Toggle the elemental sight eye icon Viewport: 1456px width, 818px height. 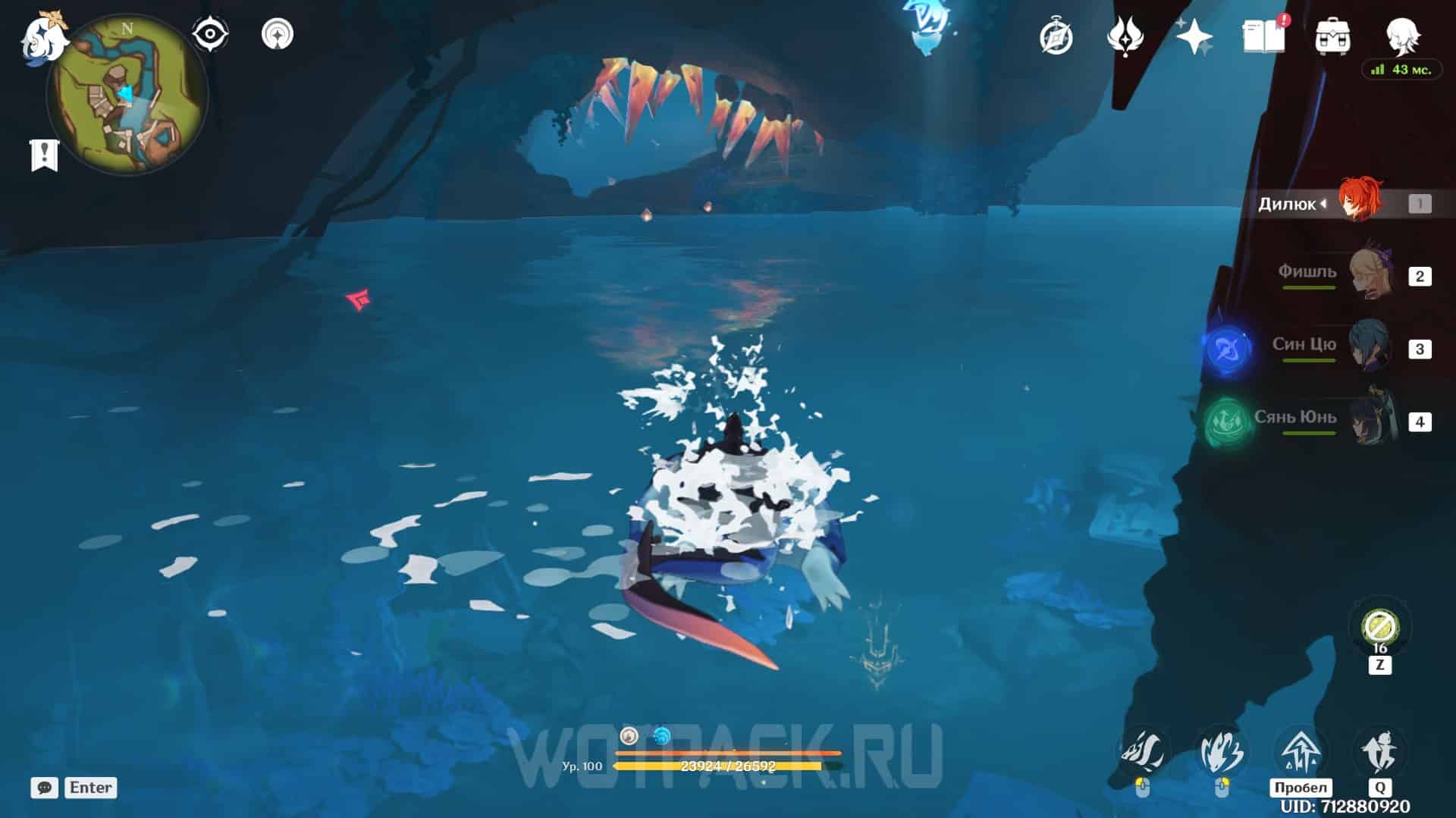(x=209, y=34)
